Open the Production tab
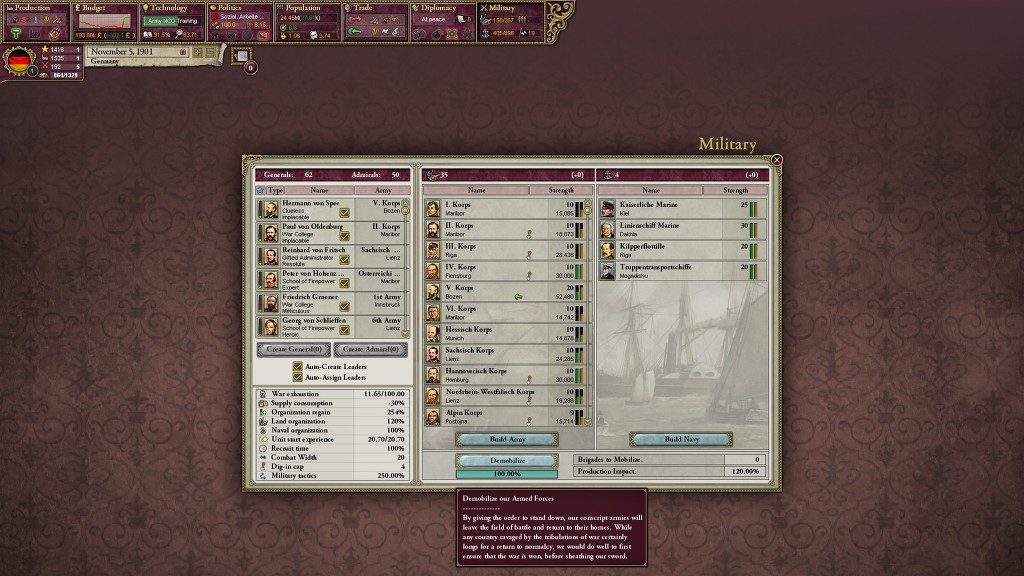The height and width of the screenshot is (576, 1024). pos(35,8)
